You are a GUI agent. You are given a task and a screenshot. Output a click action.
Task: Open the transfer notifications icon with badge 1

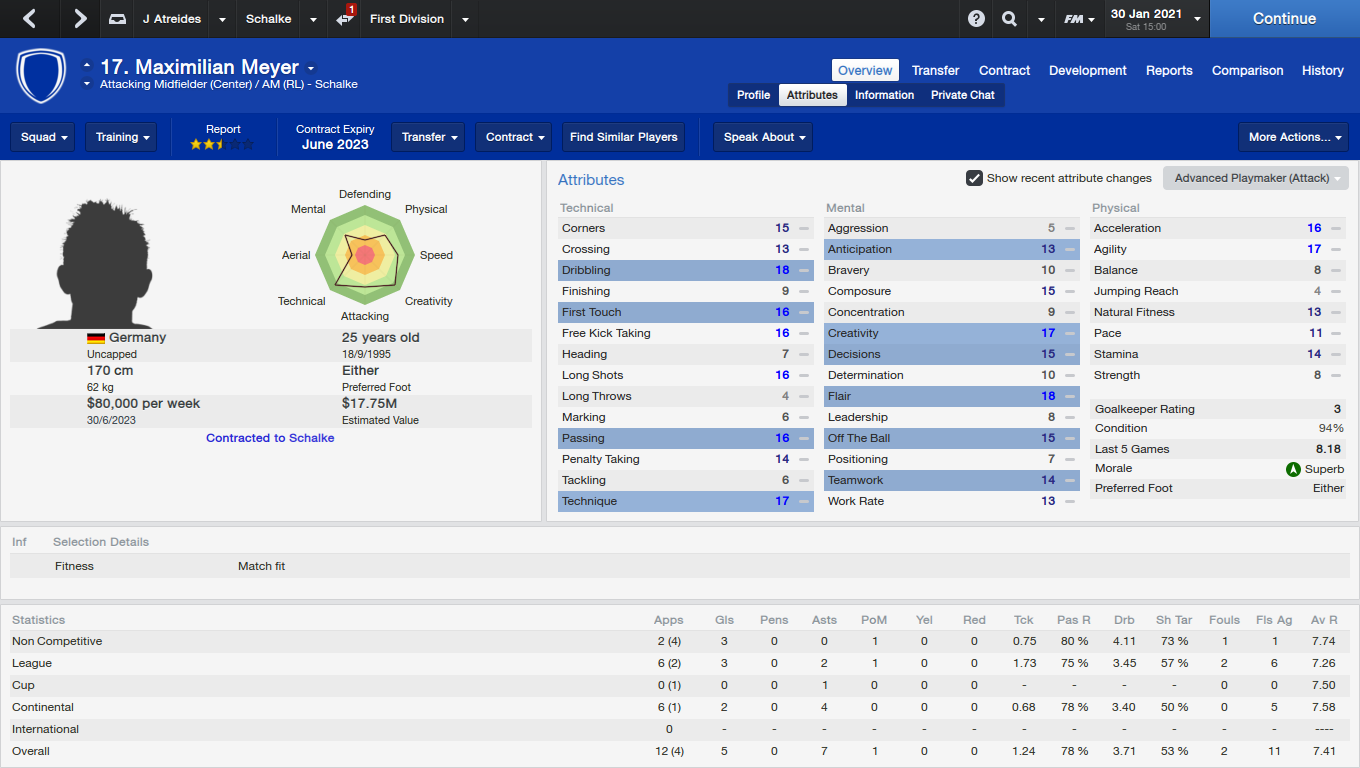tap(344, 18)
